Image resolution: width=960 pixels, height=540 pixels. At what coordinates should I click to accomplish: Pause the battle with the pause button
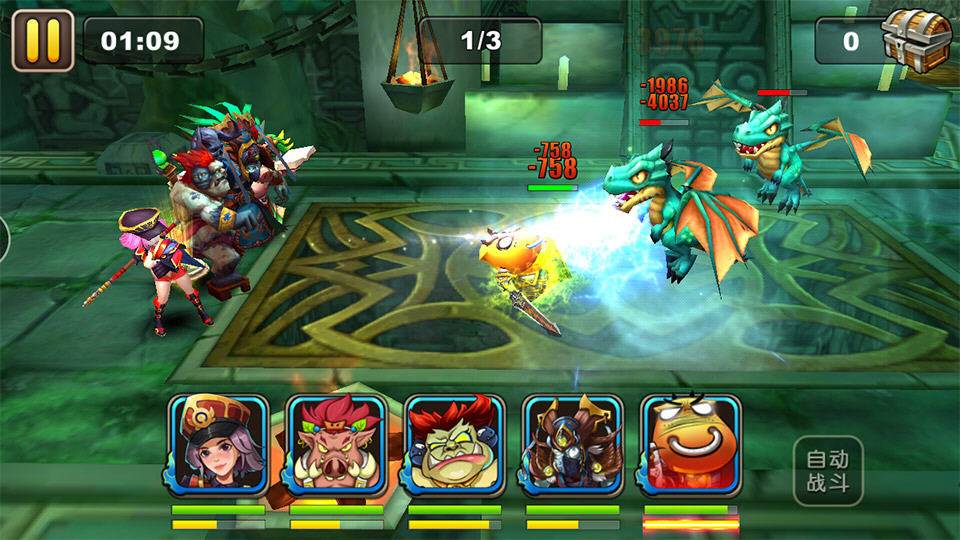click(42, 41)
